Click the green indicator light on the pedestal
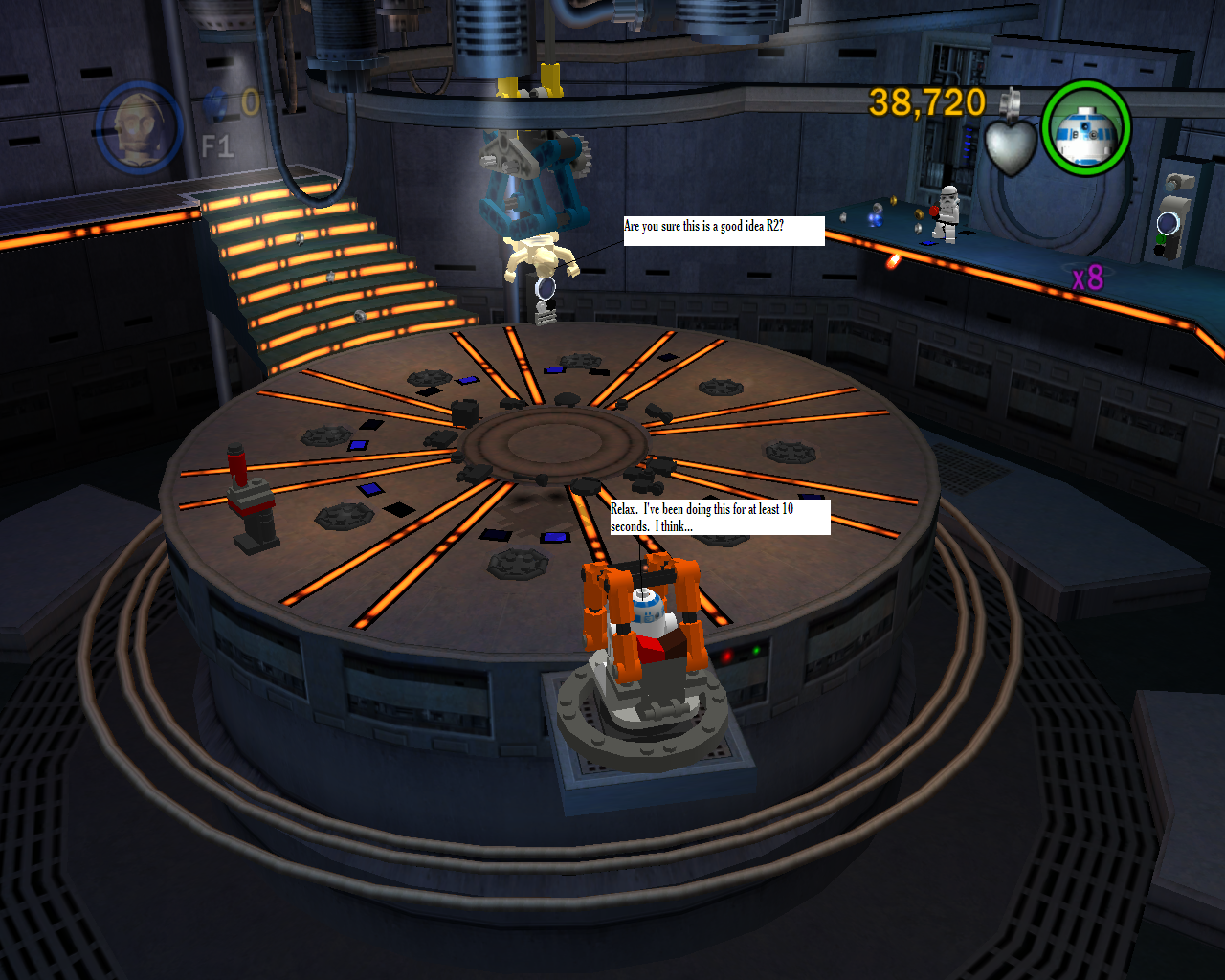The image size is (1225, 980). pyautogui.click(x=757, y=649)
